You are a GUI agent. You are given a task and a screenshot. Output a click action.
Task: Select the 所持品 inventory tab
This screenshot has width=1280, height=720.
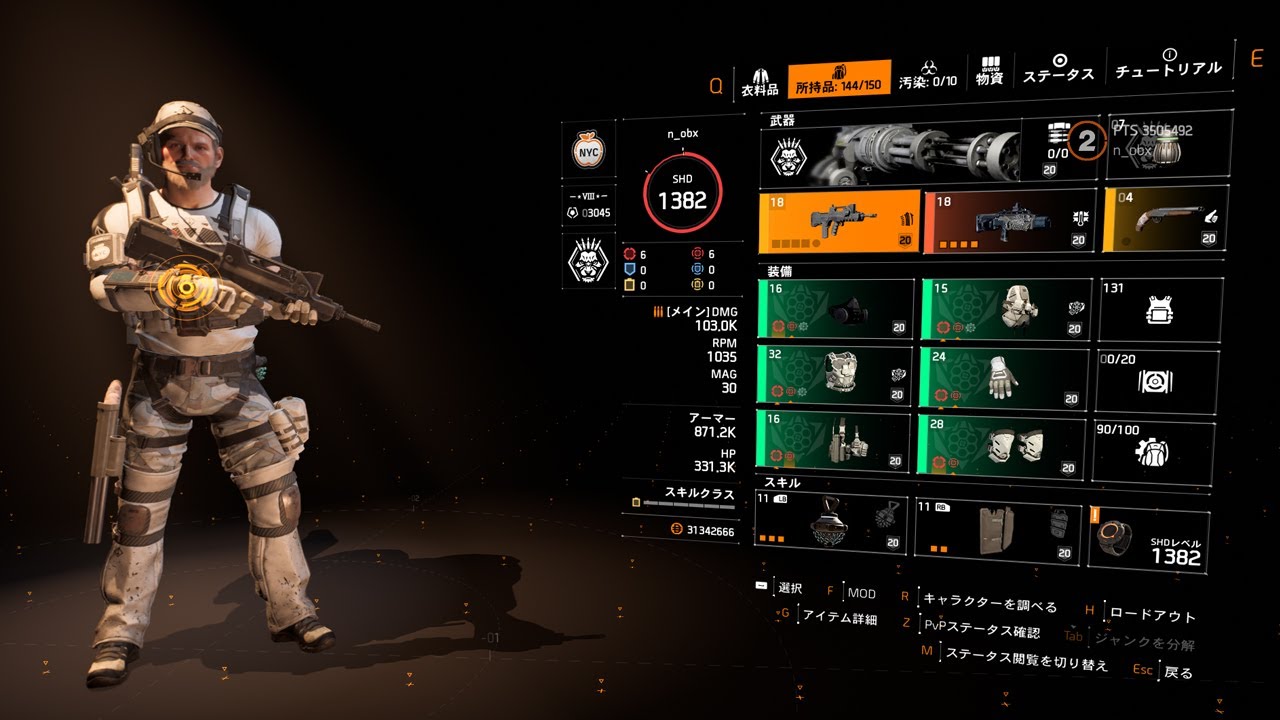click(839, 80)
